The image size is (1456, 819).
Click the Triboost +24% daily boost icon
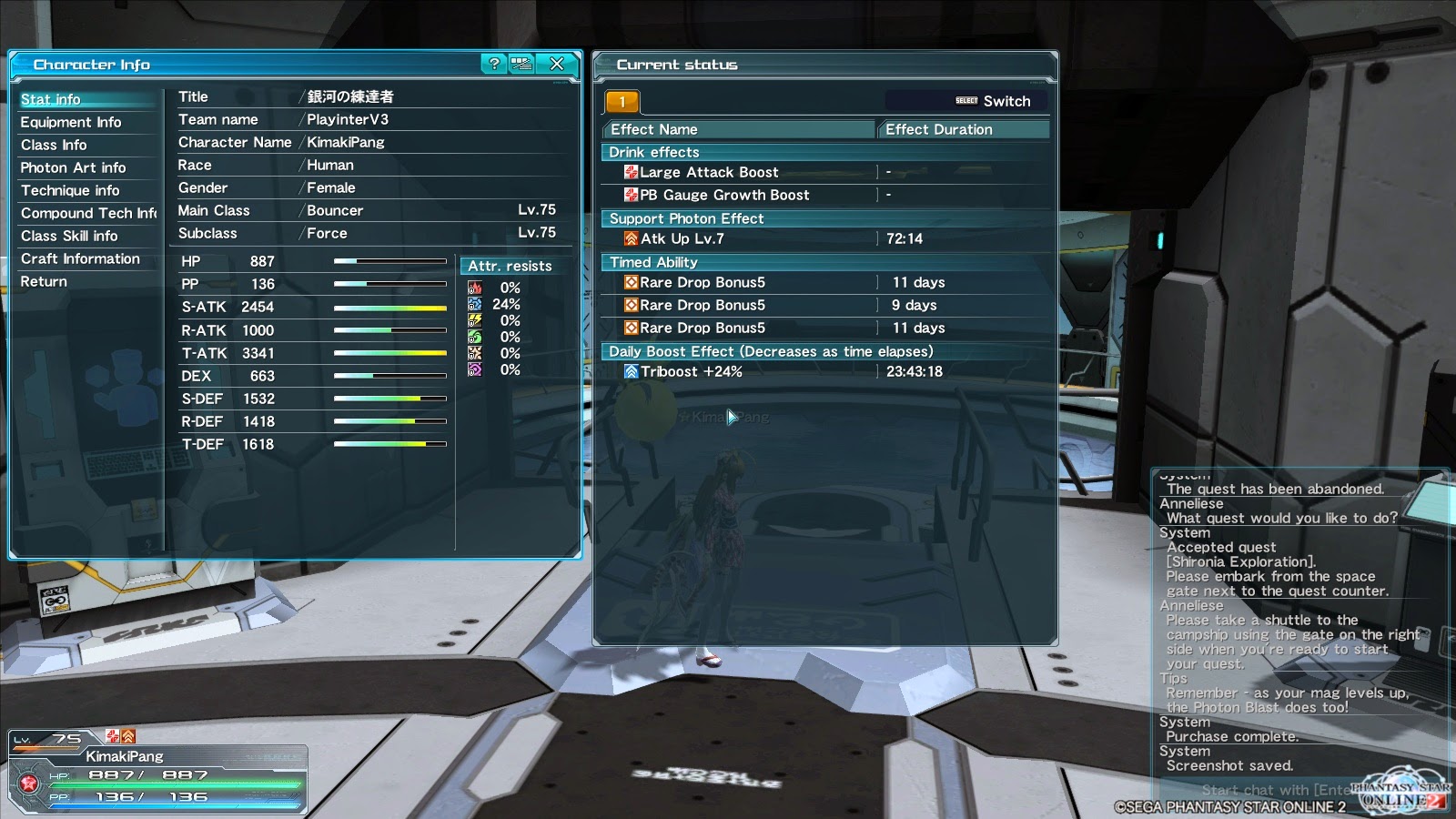click(x=630, y=371)
